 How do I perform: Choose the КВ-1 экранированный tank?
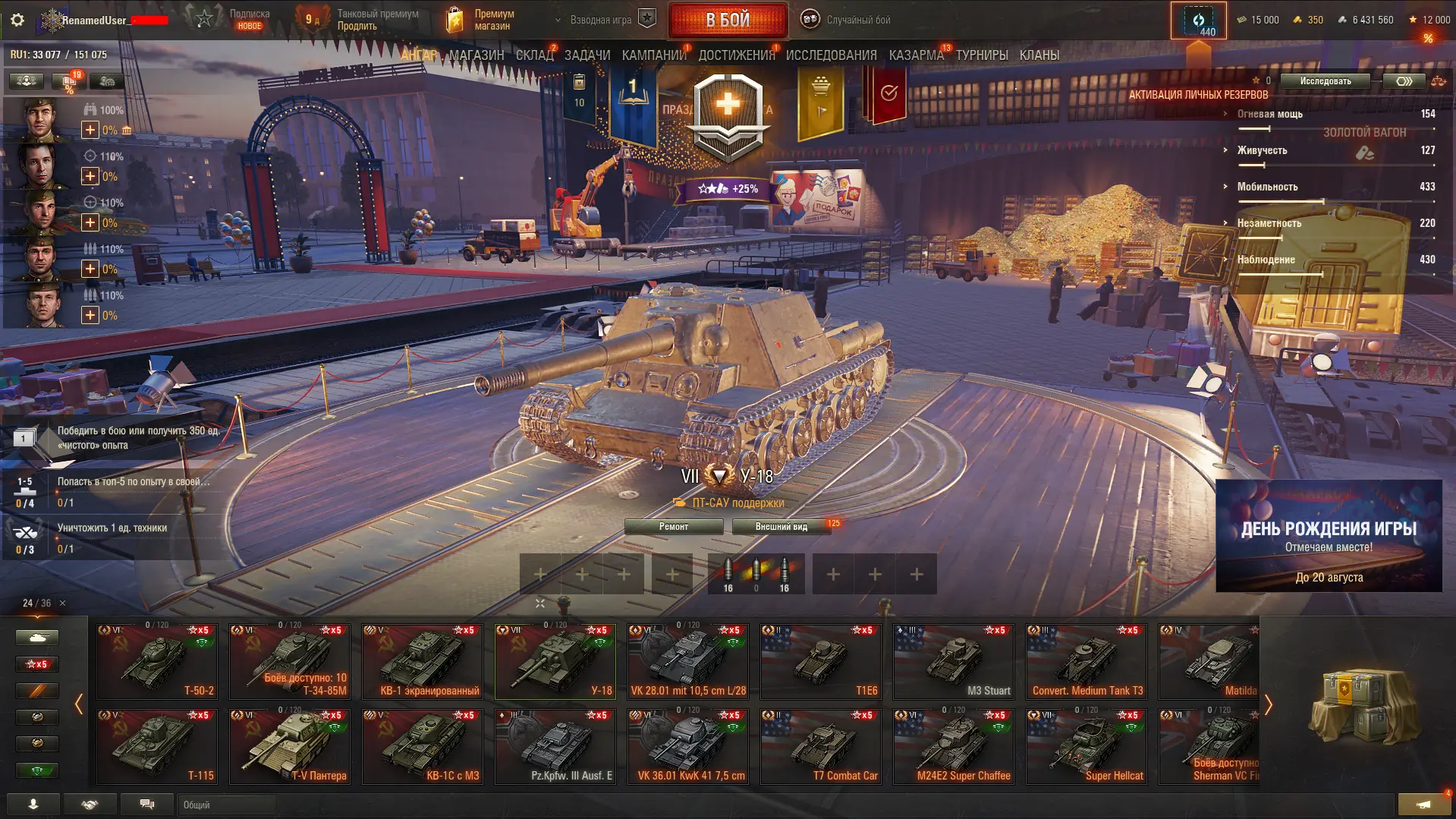click(423, 661)
